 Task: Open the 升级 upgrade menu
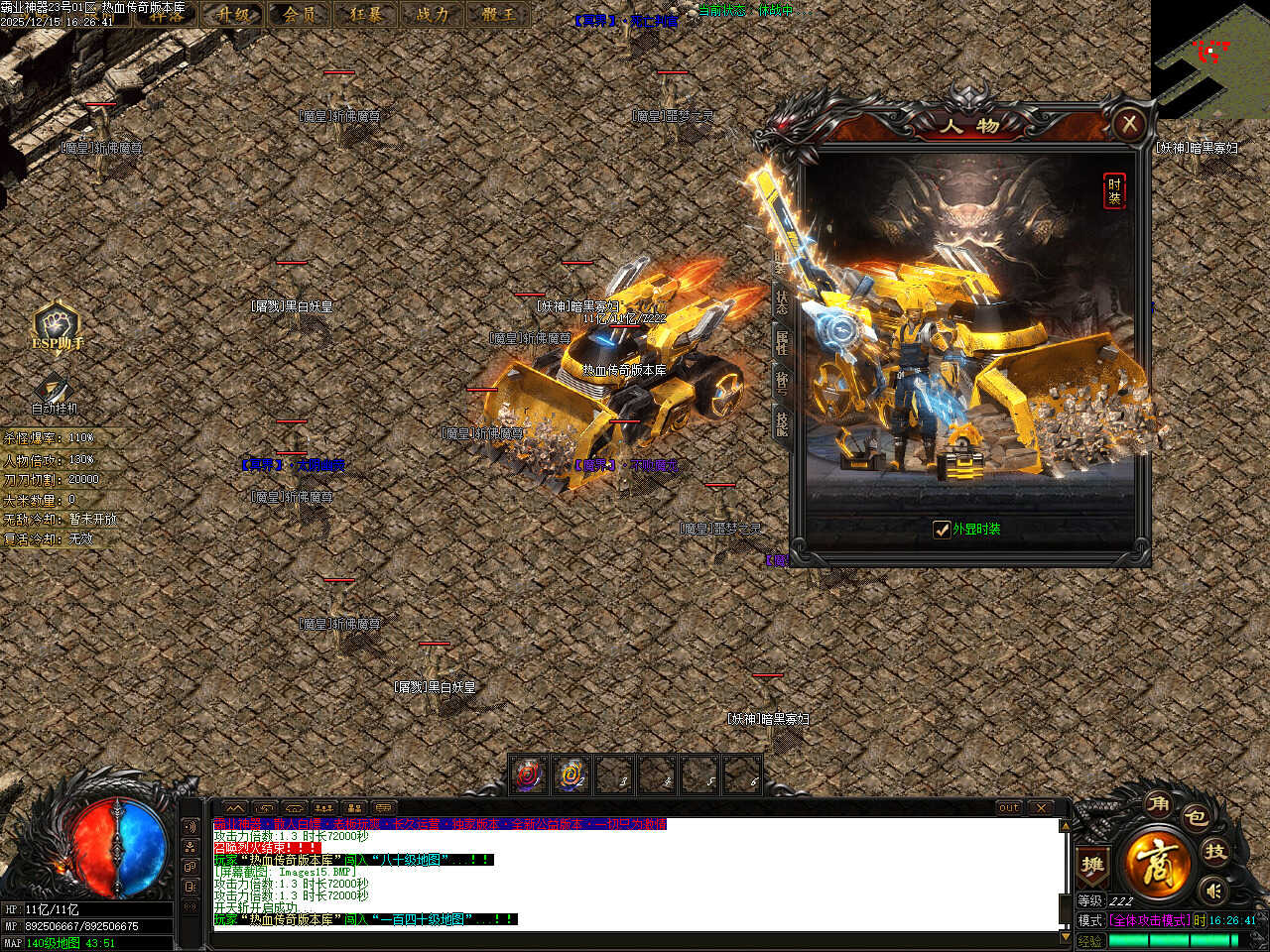(x=235, y=14)
